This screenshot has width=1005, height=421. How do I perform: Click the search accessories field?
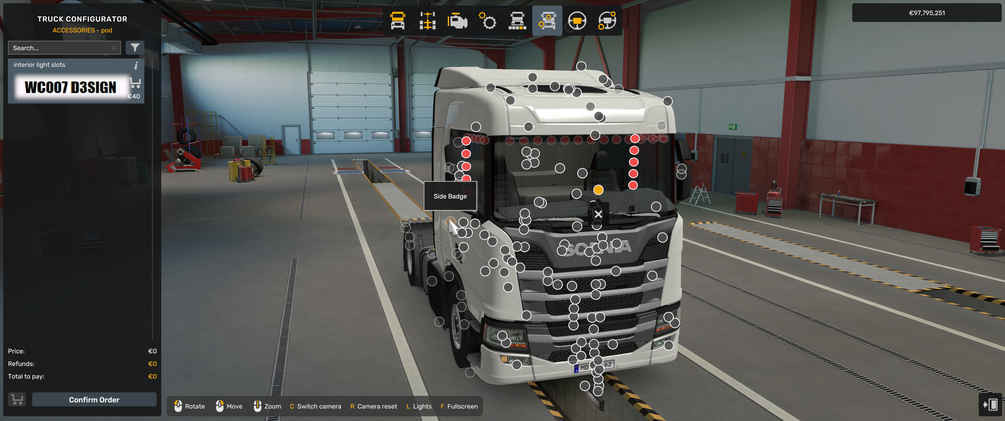point(60,47)
